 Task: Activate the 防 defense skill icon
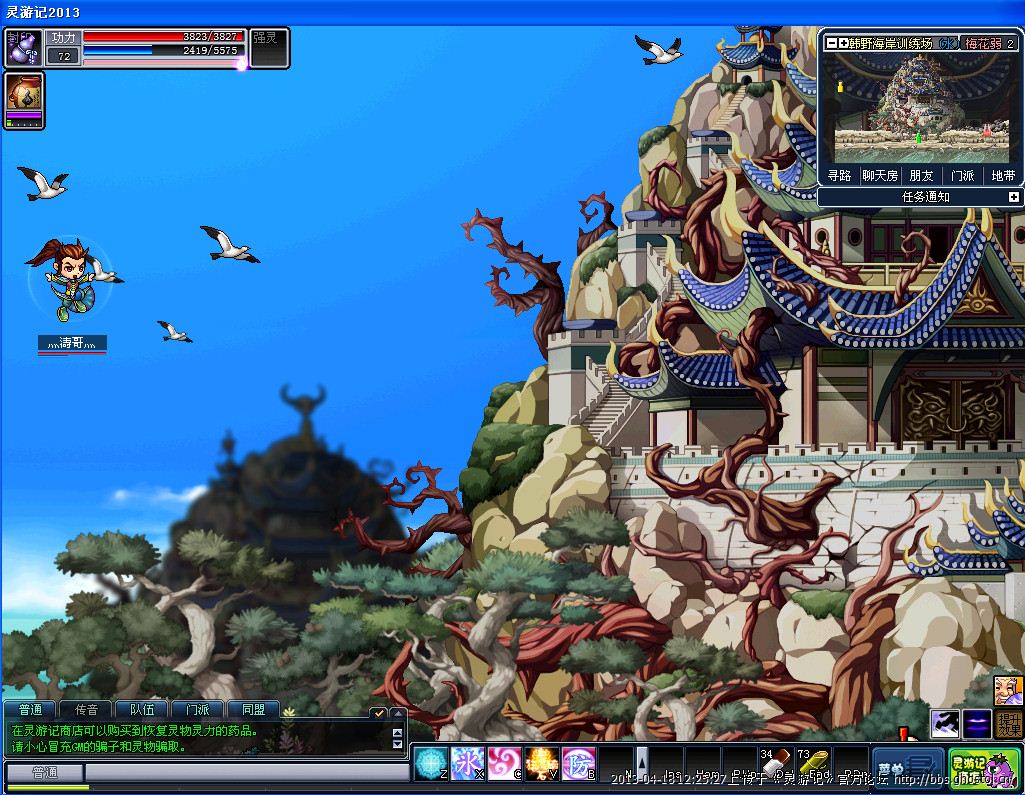(578, 763)
